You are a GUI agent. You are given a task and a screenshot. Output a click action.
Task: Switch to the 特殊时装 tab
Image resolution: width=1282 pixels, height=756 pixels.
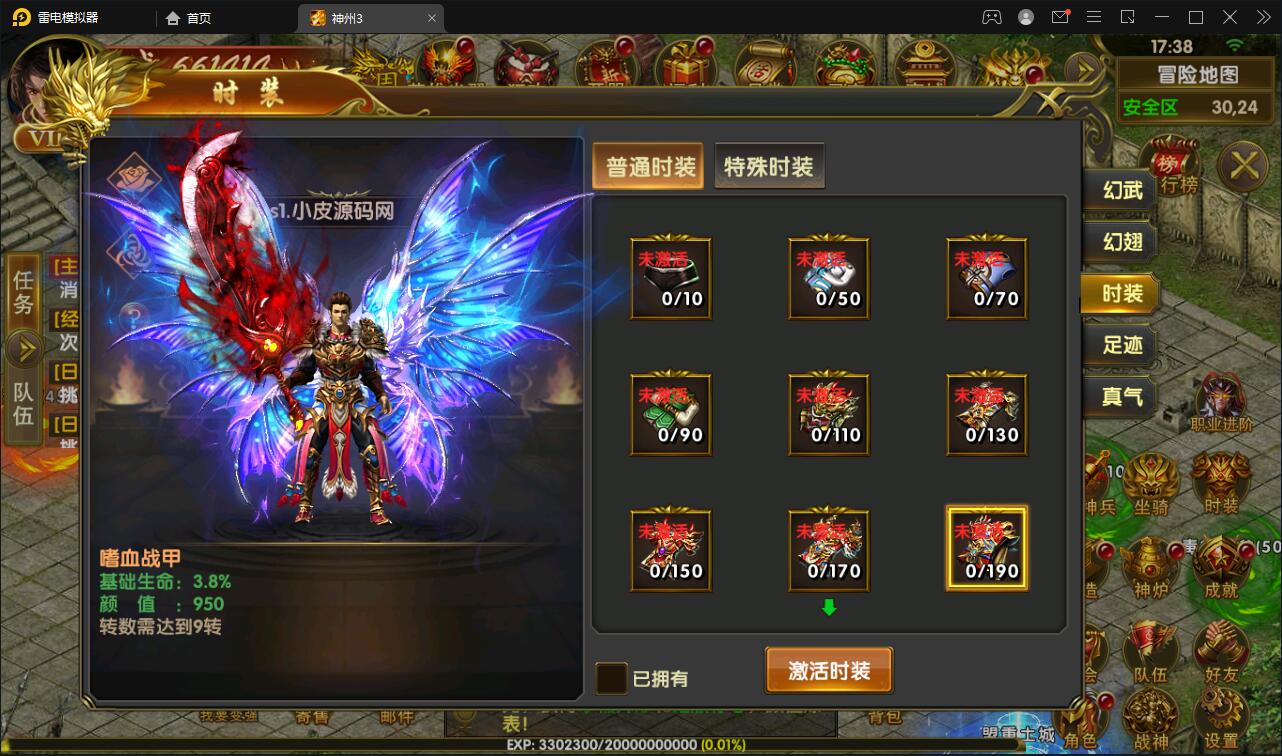(x=769, y=166)
